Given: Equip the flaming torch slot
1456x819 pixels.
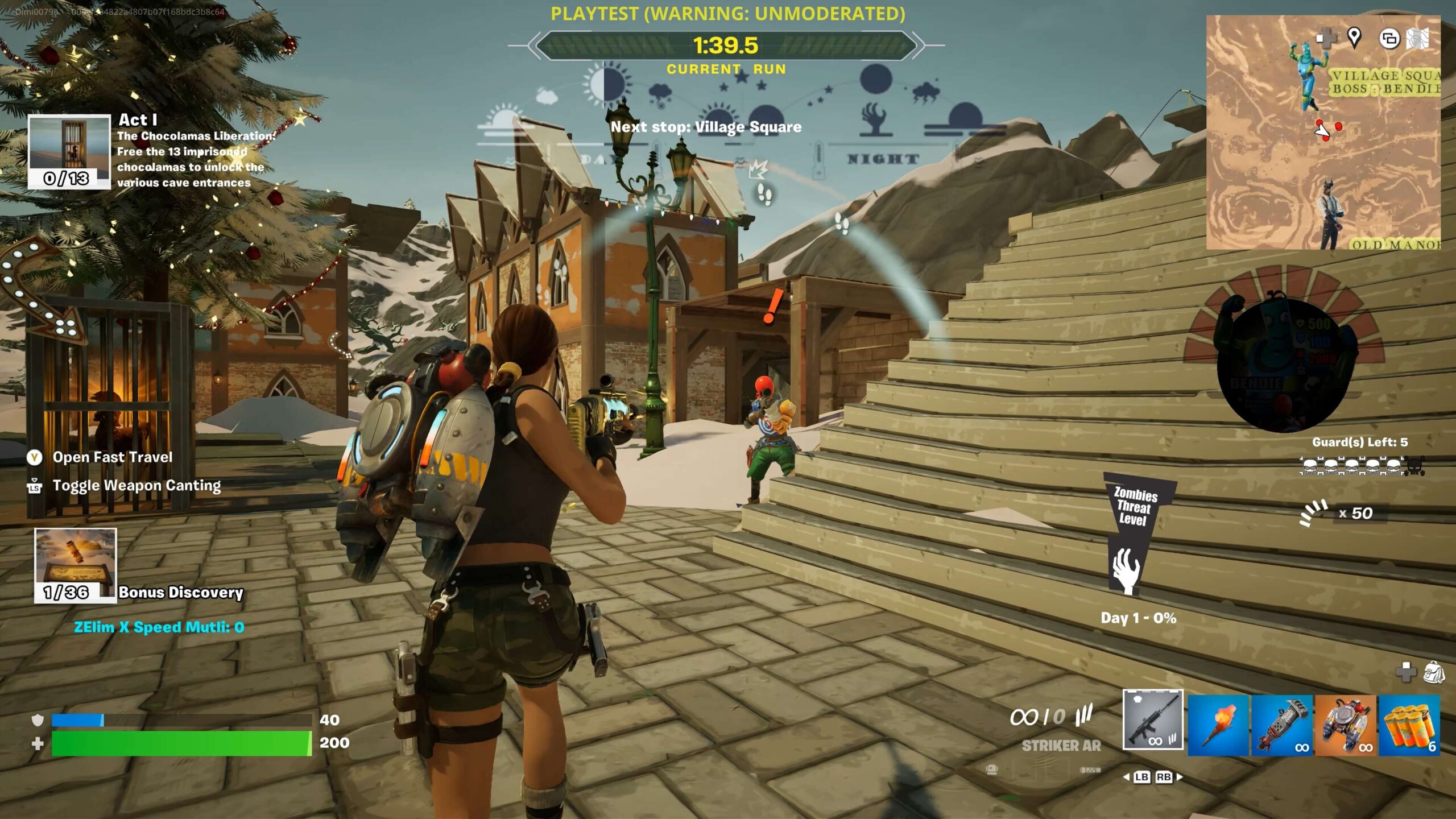Looking at the screenshot, I should click(1218, 725).
